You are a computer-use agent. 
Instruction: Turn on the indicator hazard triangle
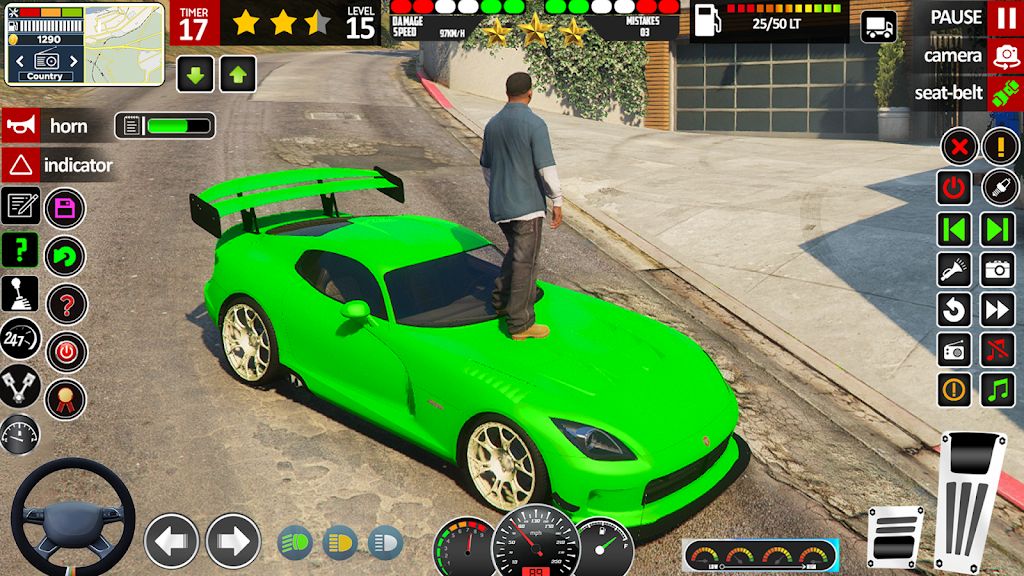click(x=20, y=165)
